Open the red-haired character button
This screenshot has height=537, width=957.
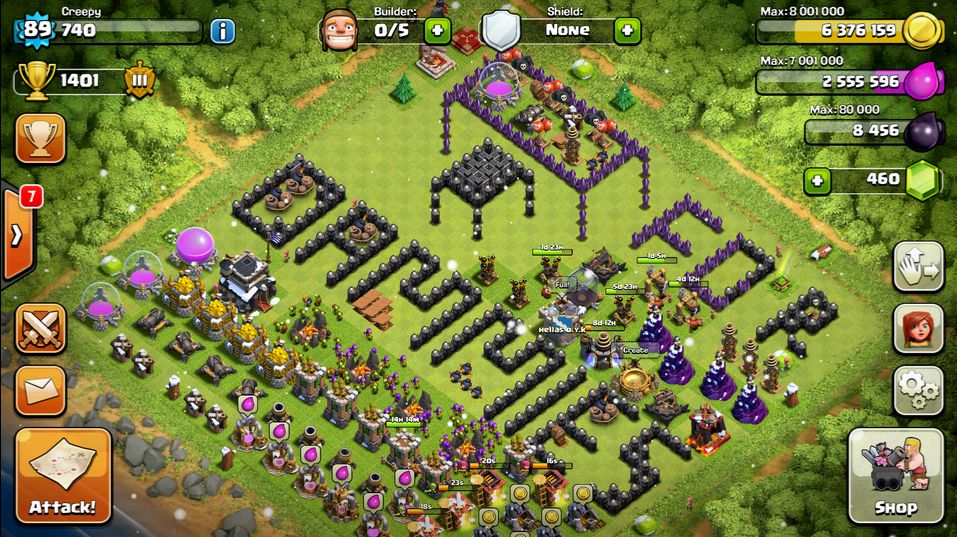[x=917, y=329]
